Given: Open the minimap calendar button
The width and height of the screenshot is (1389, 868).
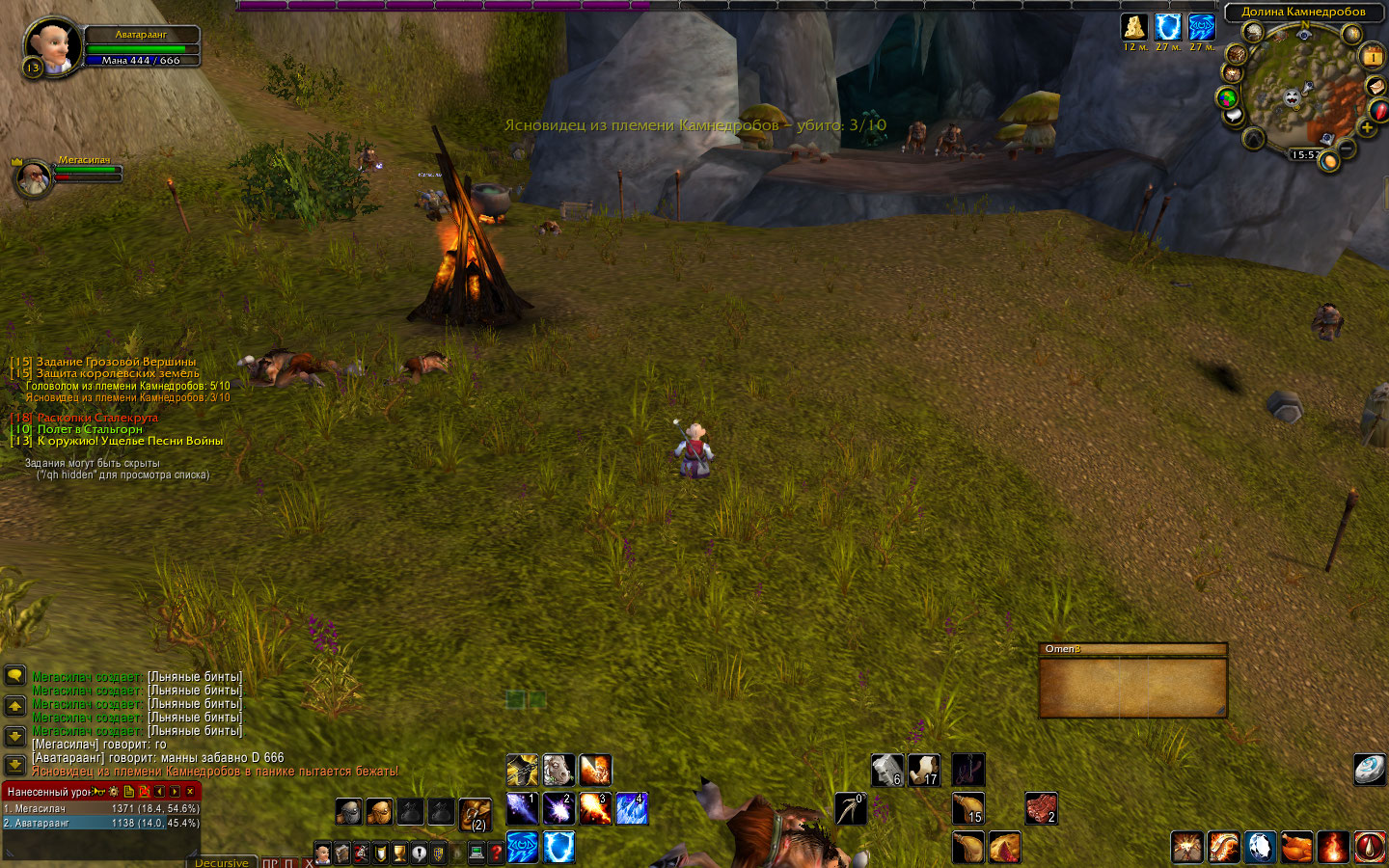Looking at the screenshot, I should coord(1372,58).
